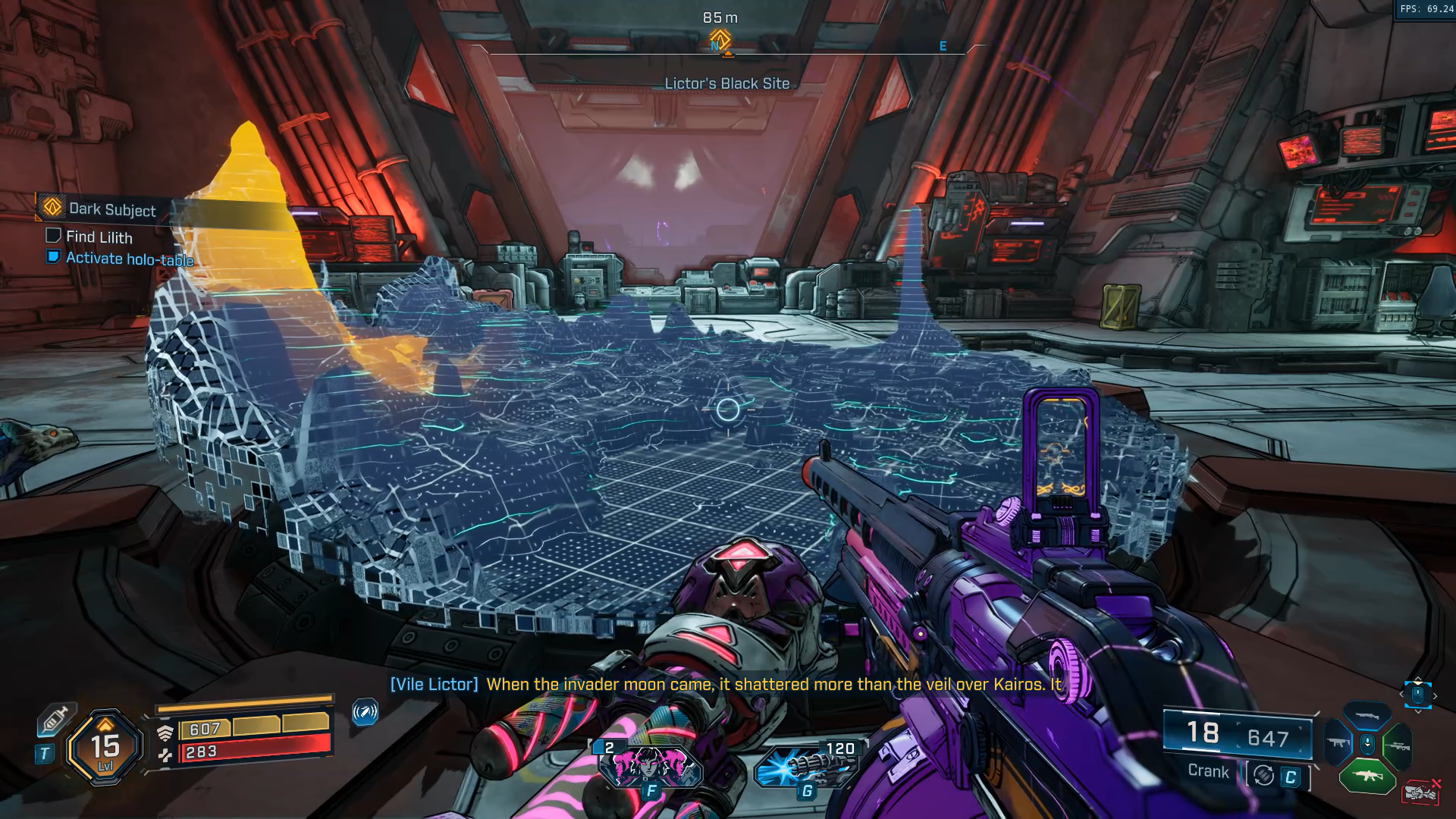Screen dimensions: 1456x819
Task: Click the orange objective marker on compass
Action: coord(720,39)
